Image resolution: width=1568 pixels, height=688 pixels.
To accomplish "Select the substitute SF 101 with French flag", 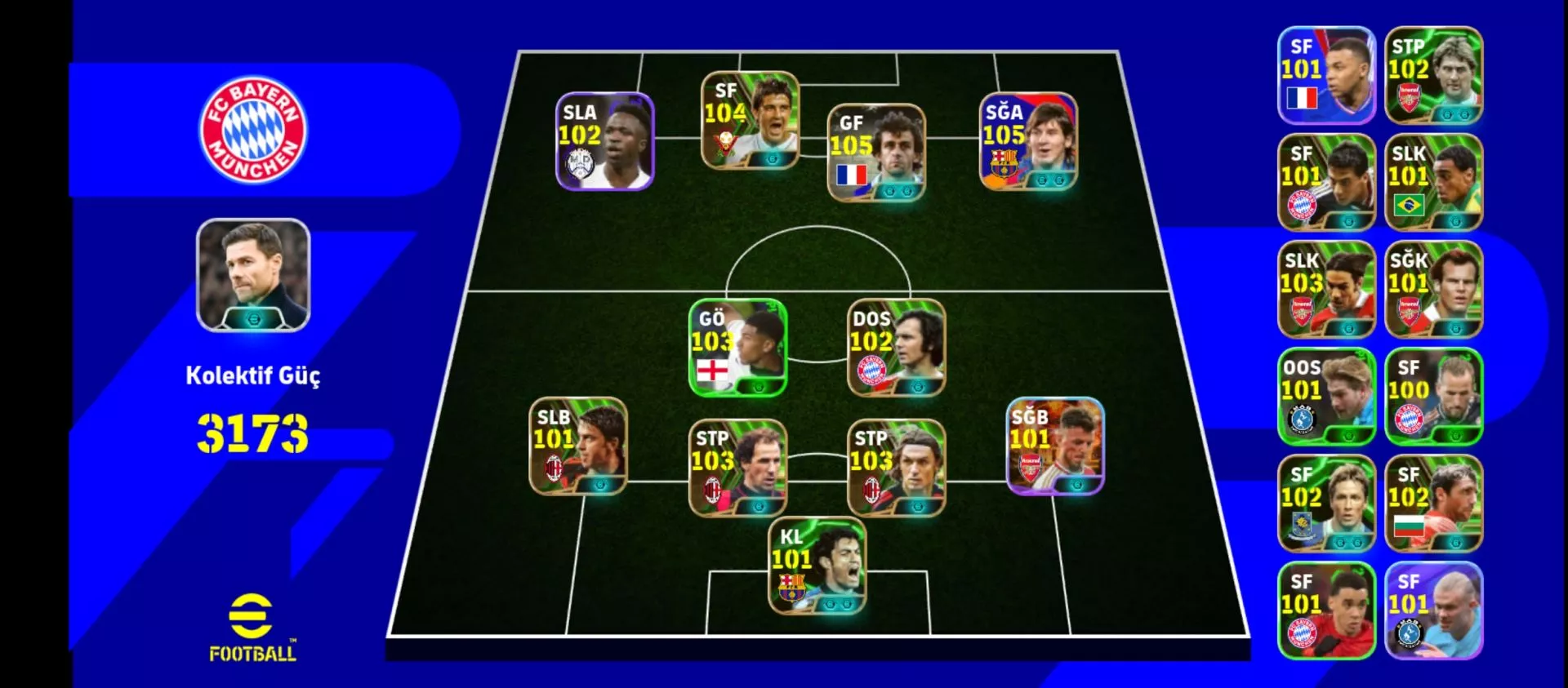I will [x=1326, y=75].
